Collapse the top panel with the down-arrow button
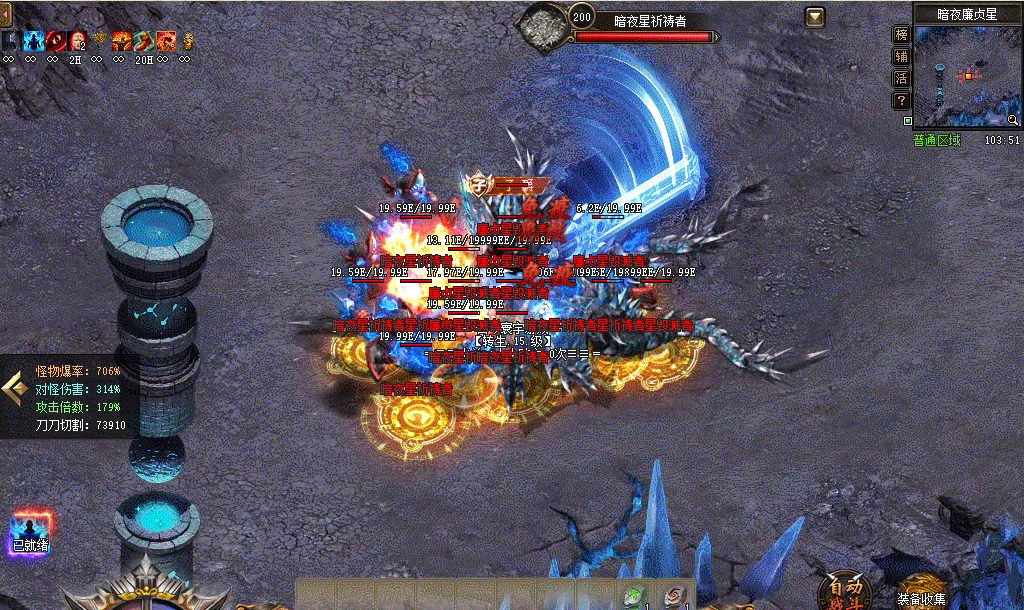1024x610 pixels. (x=815, y=17)
